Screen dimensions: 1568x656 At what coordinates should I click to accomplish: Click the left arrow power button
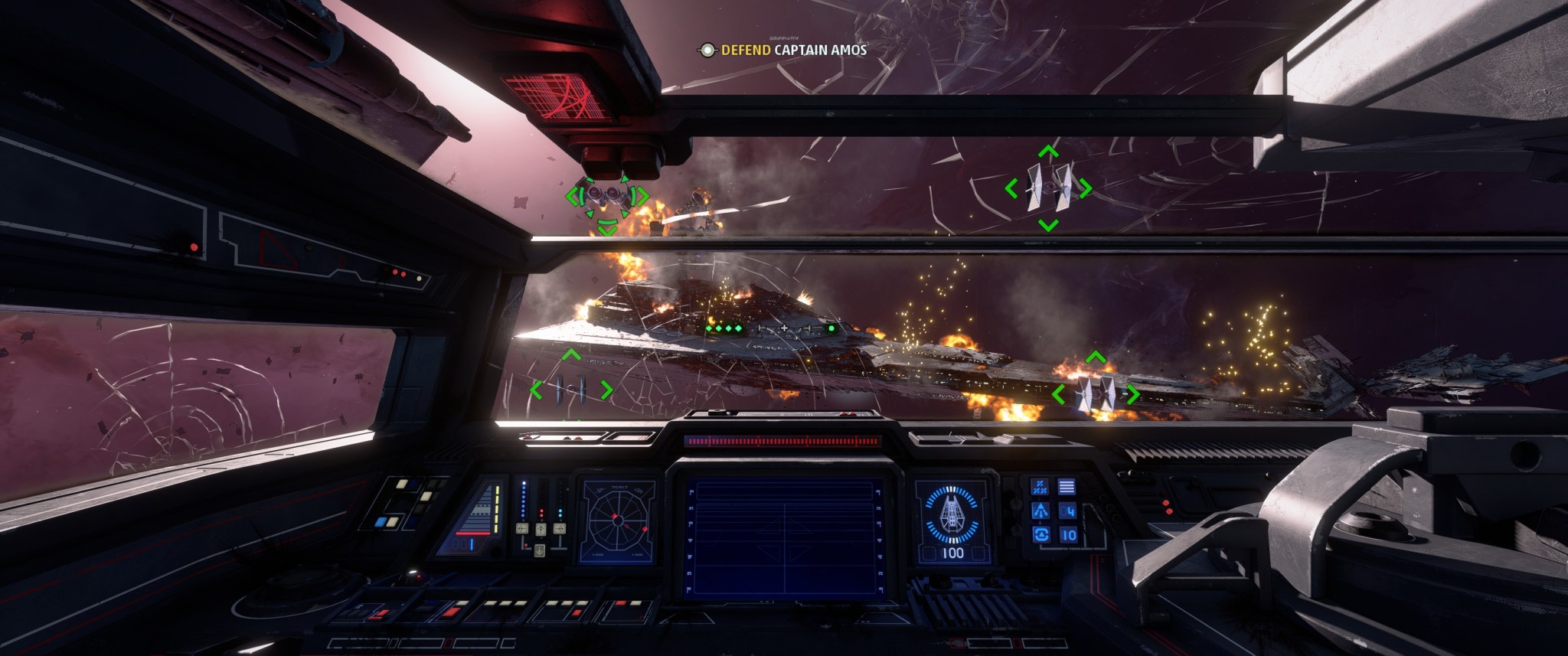coord(523,528)
